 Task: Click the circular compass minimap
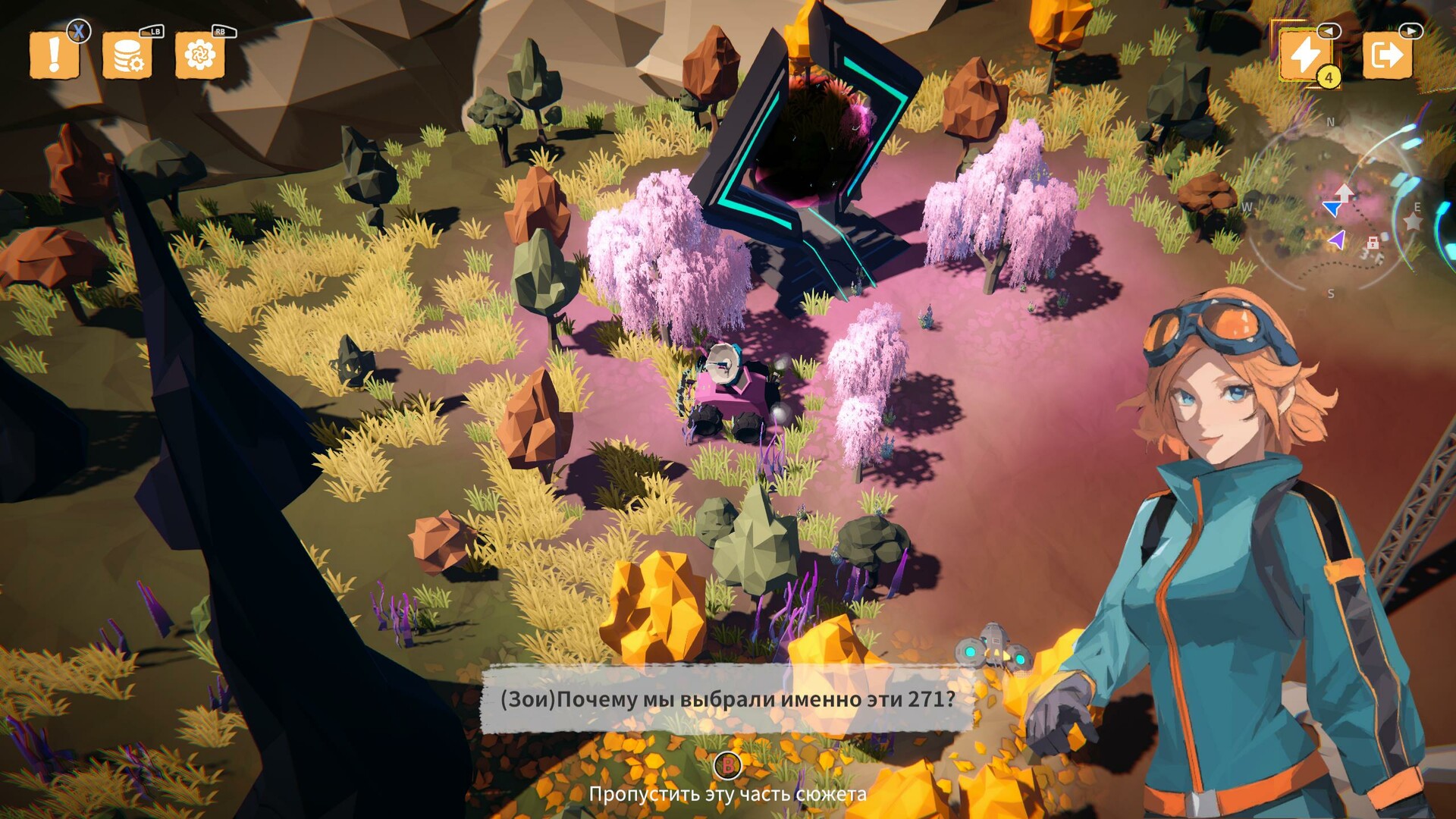(x=1337, y=209)
